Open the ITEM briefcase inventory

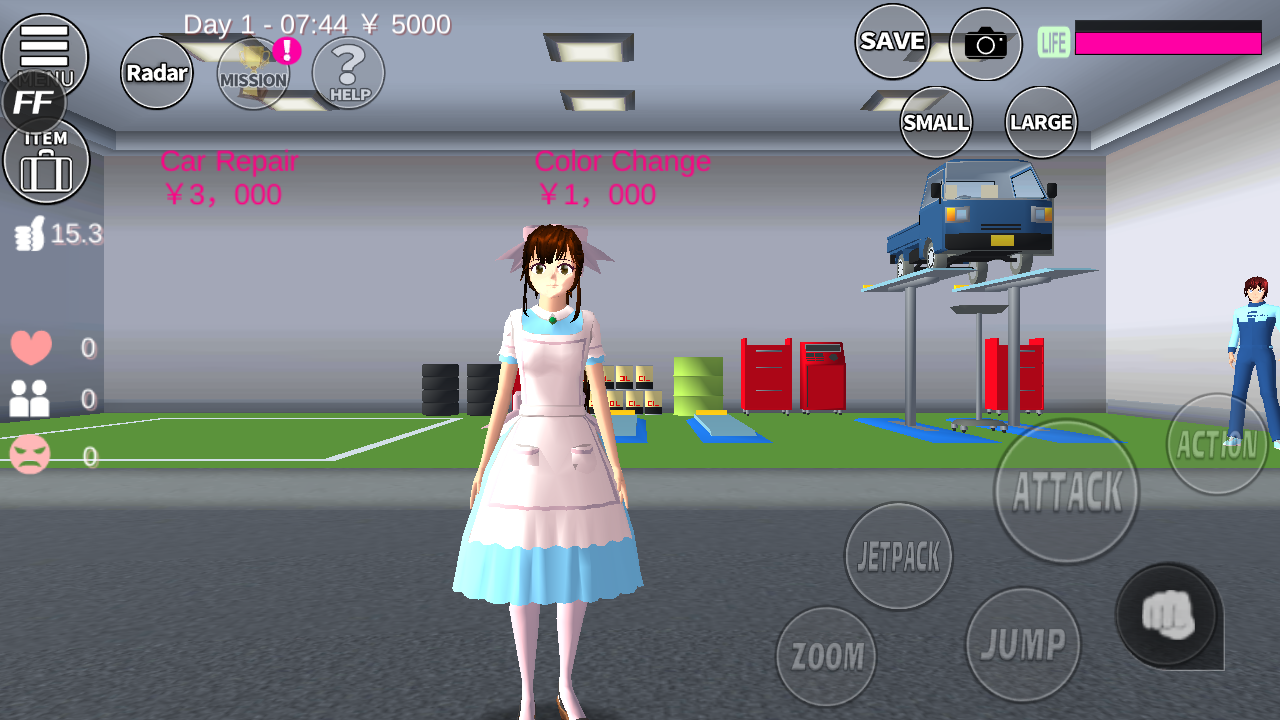tap(46, 162)
